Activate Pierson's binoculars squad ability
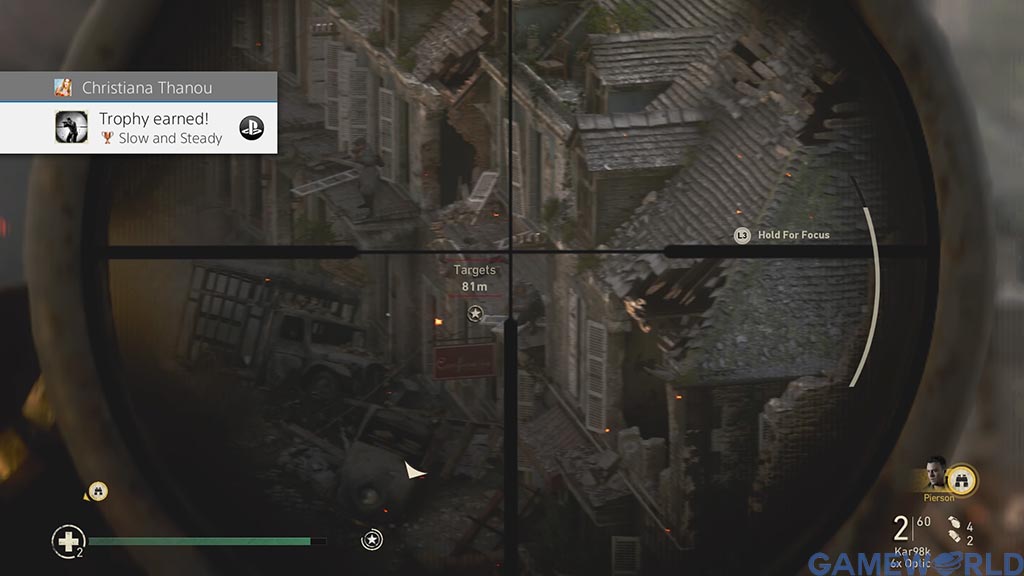Viewport: 1024px width, 576px height. (x=962, y=479)
